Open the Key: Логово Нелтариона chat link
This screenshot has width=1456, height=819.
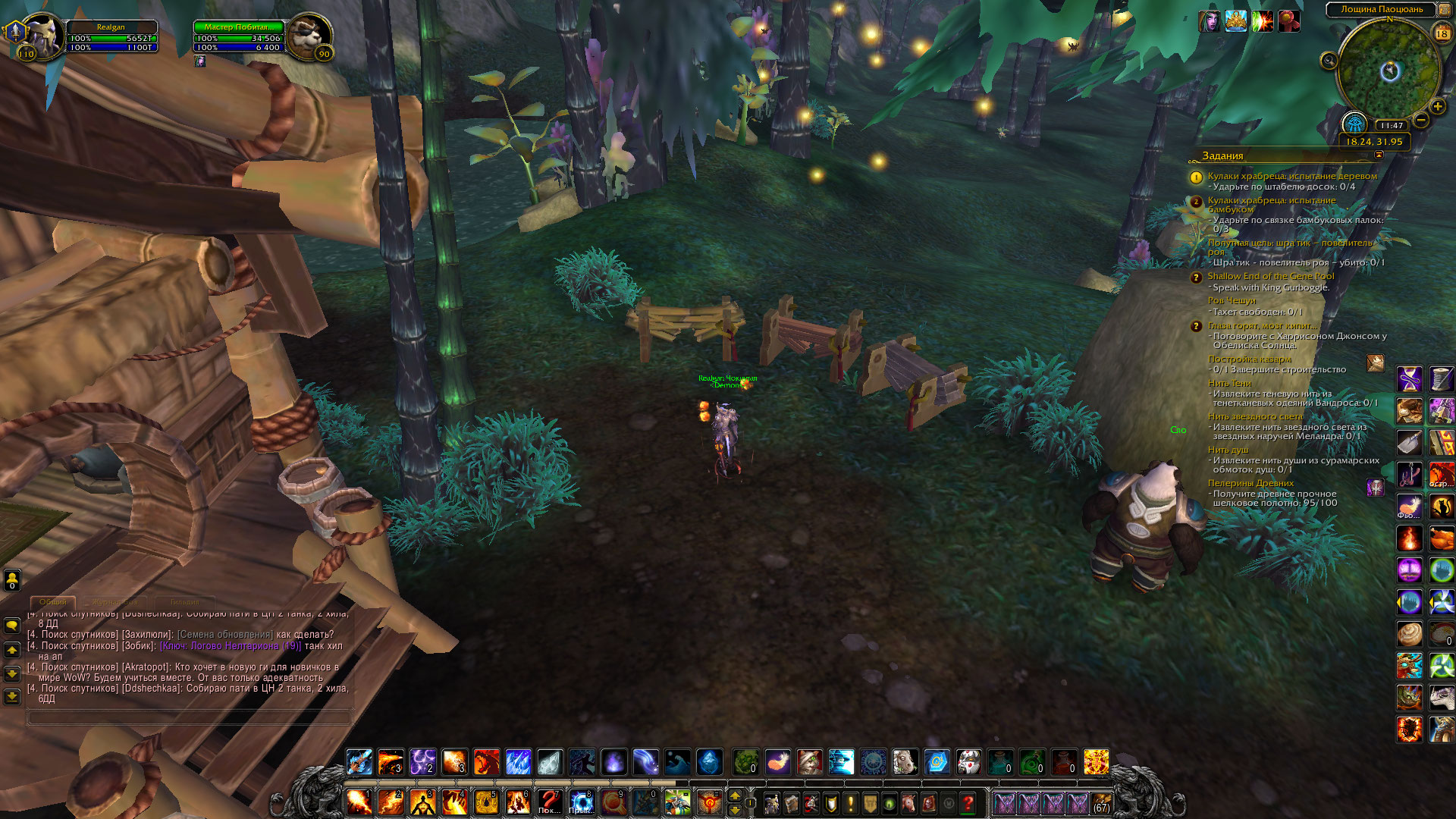pos(231,646)
